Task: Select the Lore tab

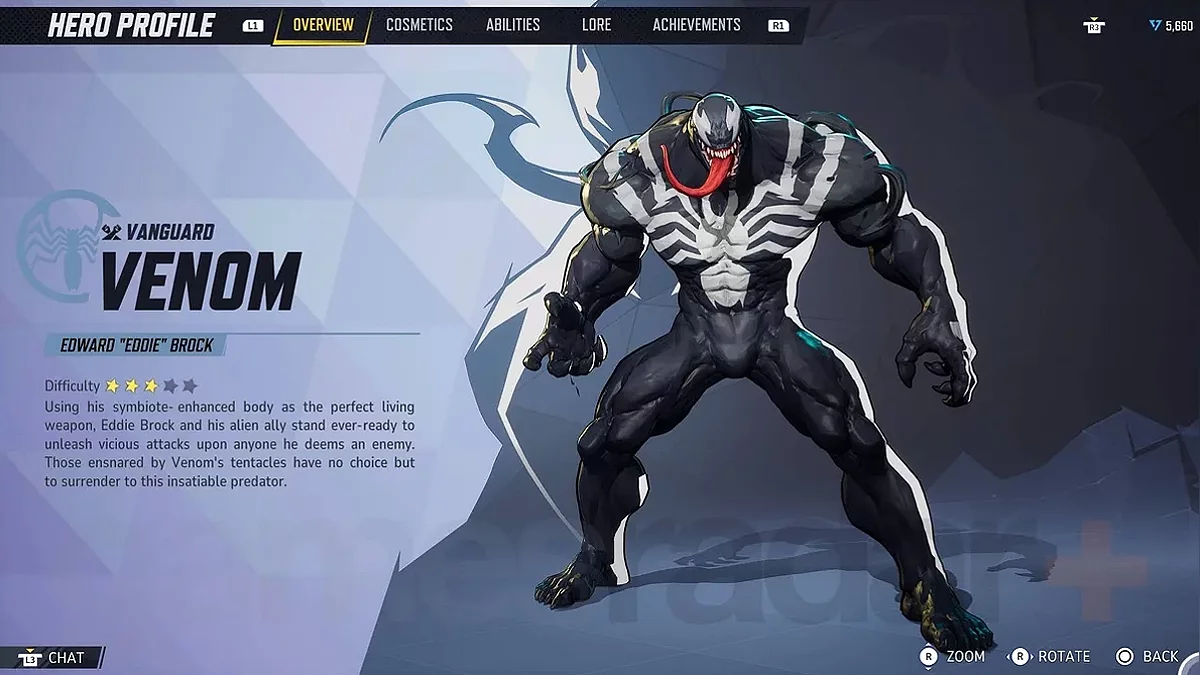Action: (x=596, y=25)
